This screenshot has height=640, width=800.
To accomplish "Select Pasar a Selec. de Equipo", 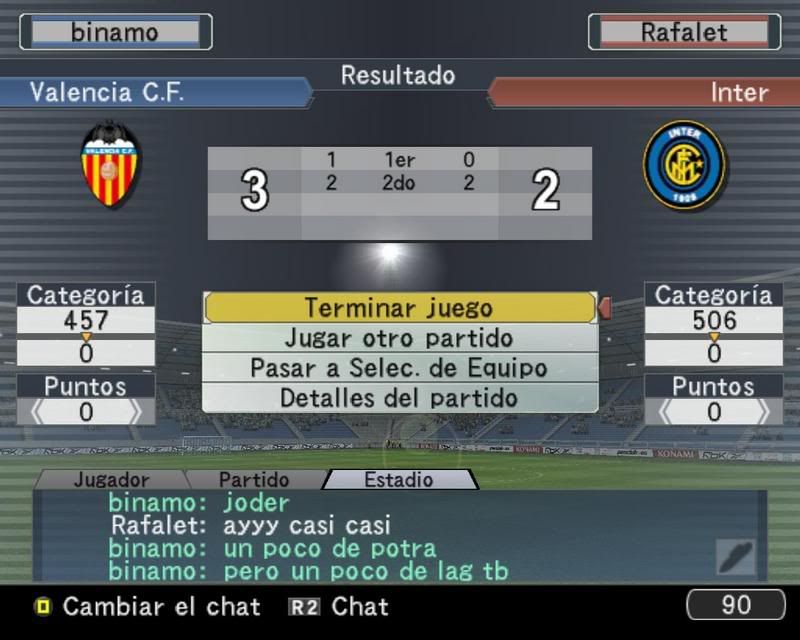I will [399, 367].
